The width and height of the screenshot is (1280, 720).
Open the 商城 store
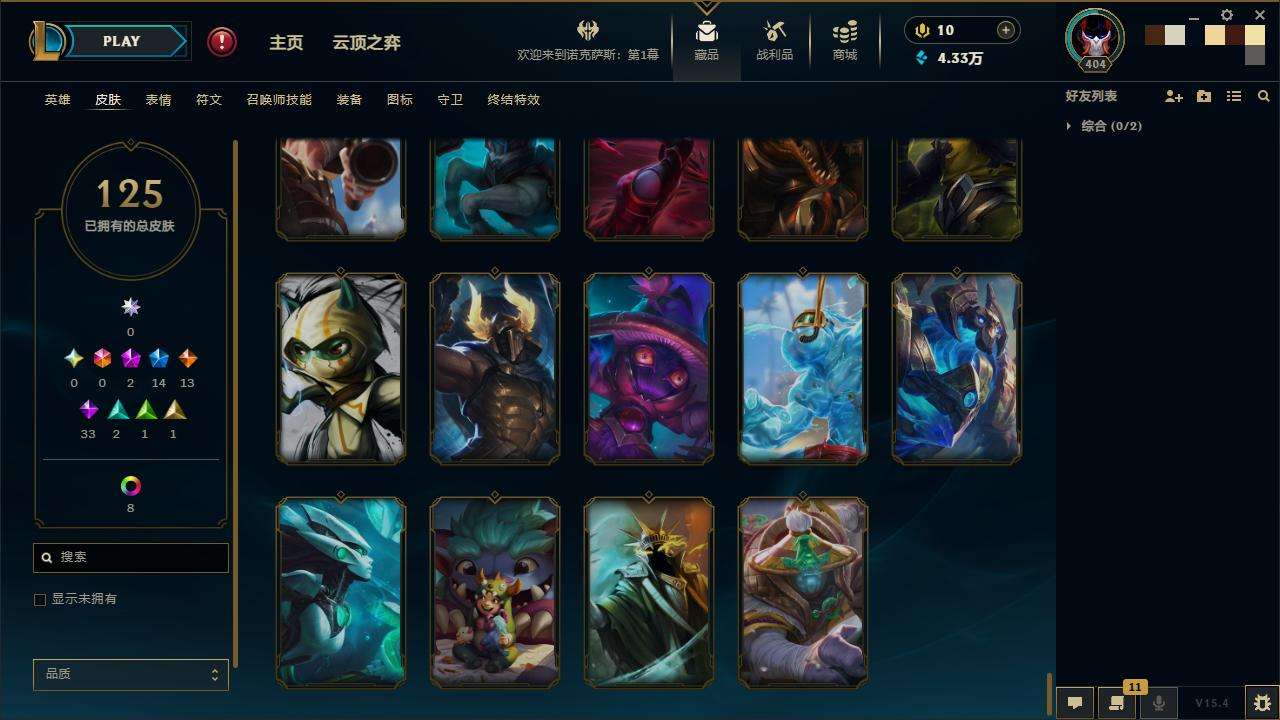tap(845, 41)
